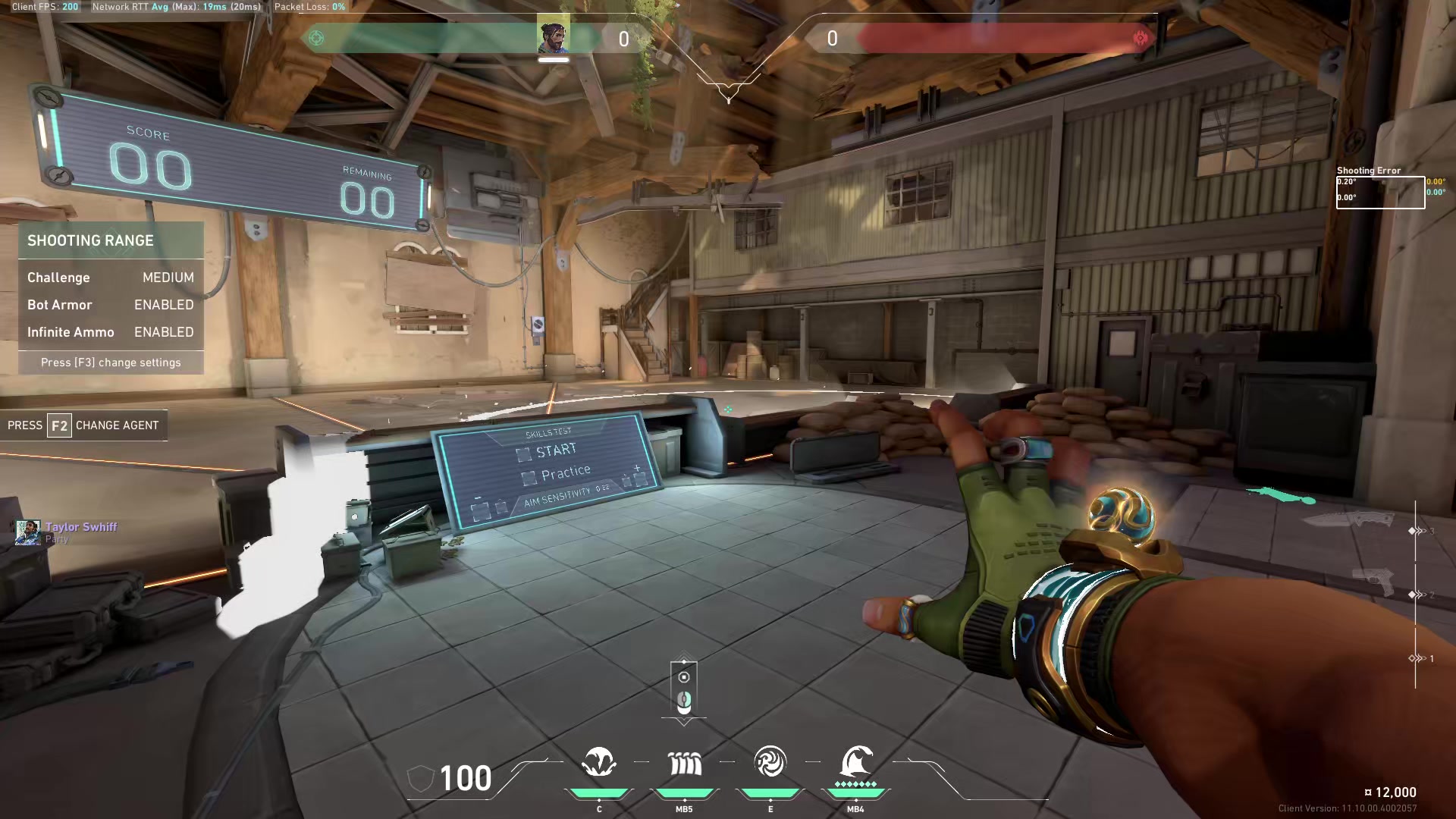Change the Challenge difficulty row
This screenshot has width=1456, height=819.
pos(111,278)
